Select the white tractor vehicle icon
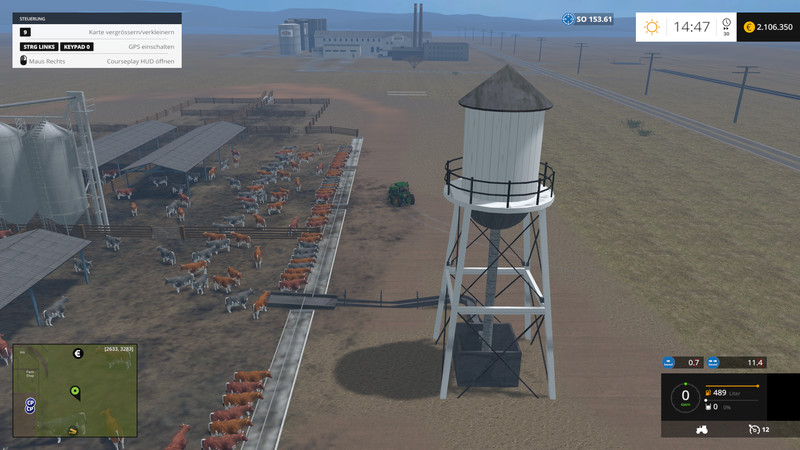This screenshot has width=800, height=450. [702, 429]
